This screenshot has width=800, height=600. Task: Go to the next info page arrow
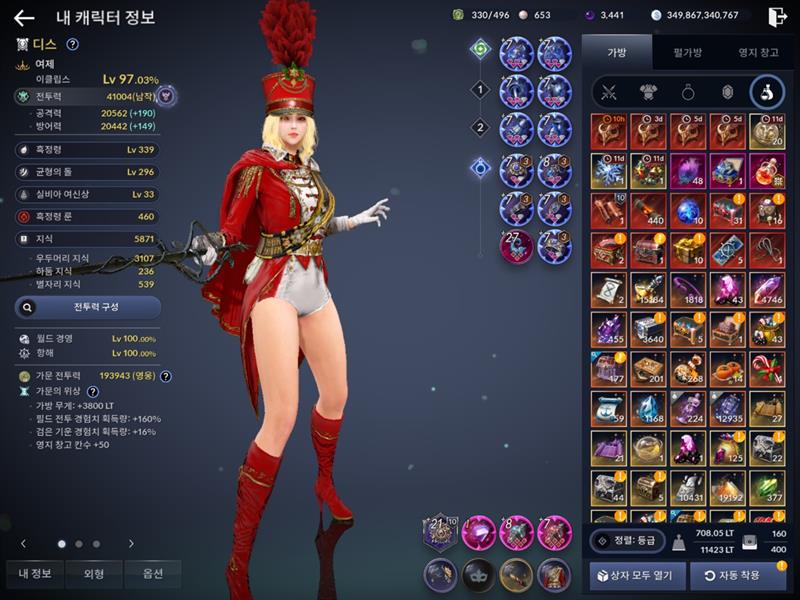tap(131, 543)
